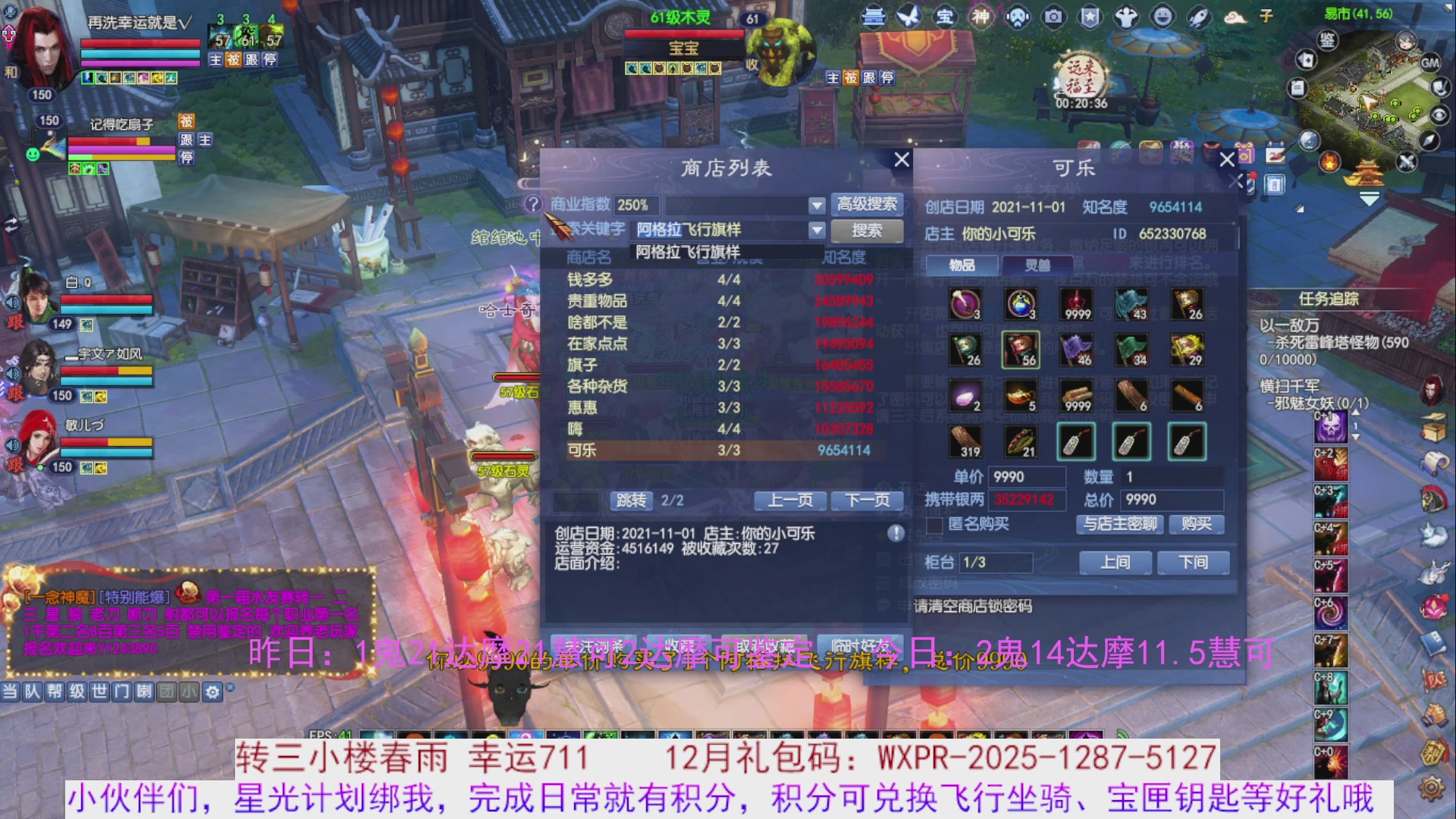This screenshot has width=1456, height=819.
Task: Open the settings gear on the bottom-left bar
Action: tap(213, 692)
